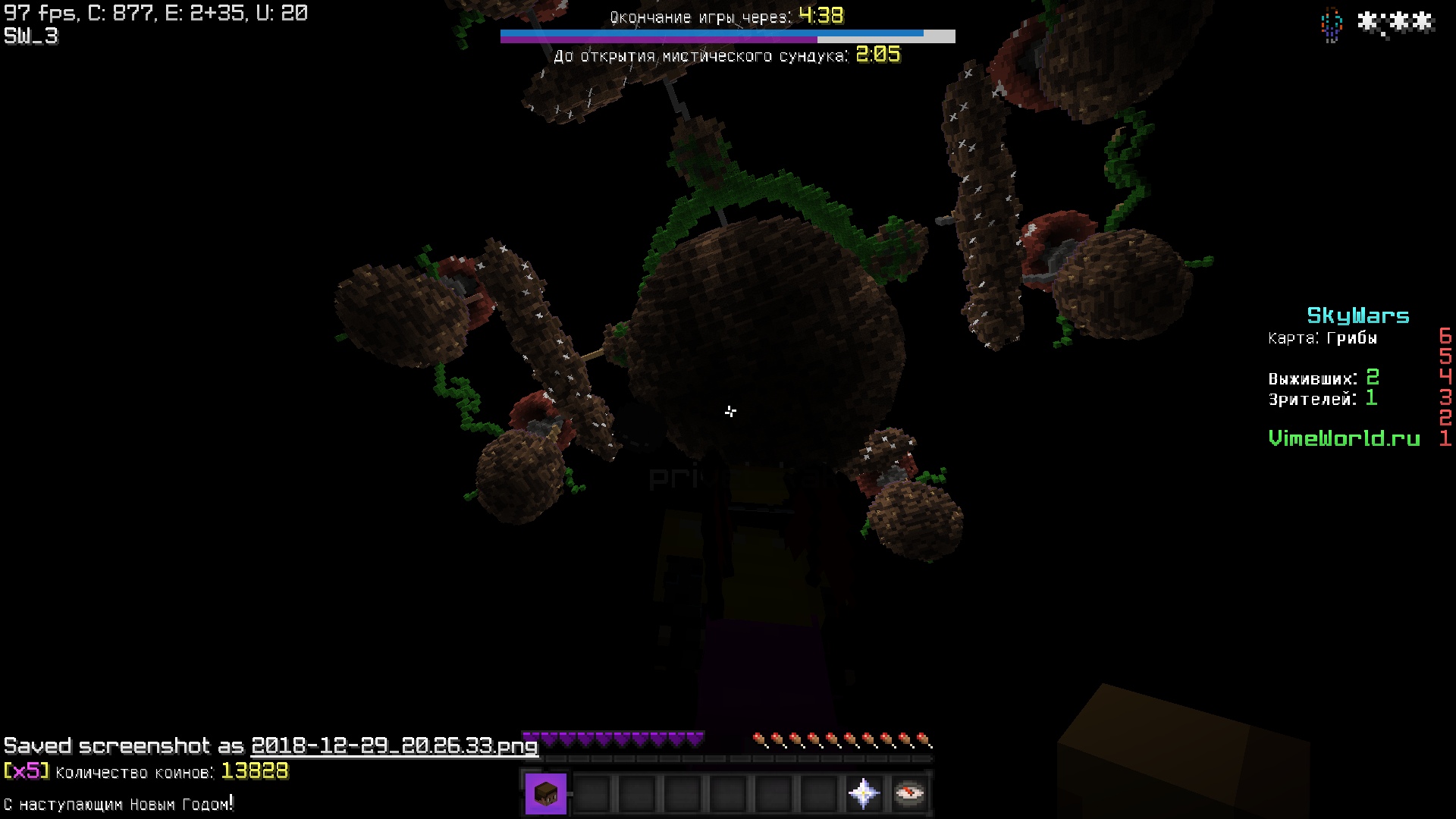Select the nether star hotbar slot
This screenshot has width=1456, height=819.
(864, 794)
